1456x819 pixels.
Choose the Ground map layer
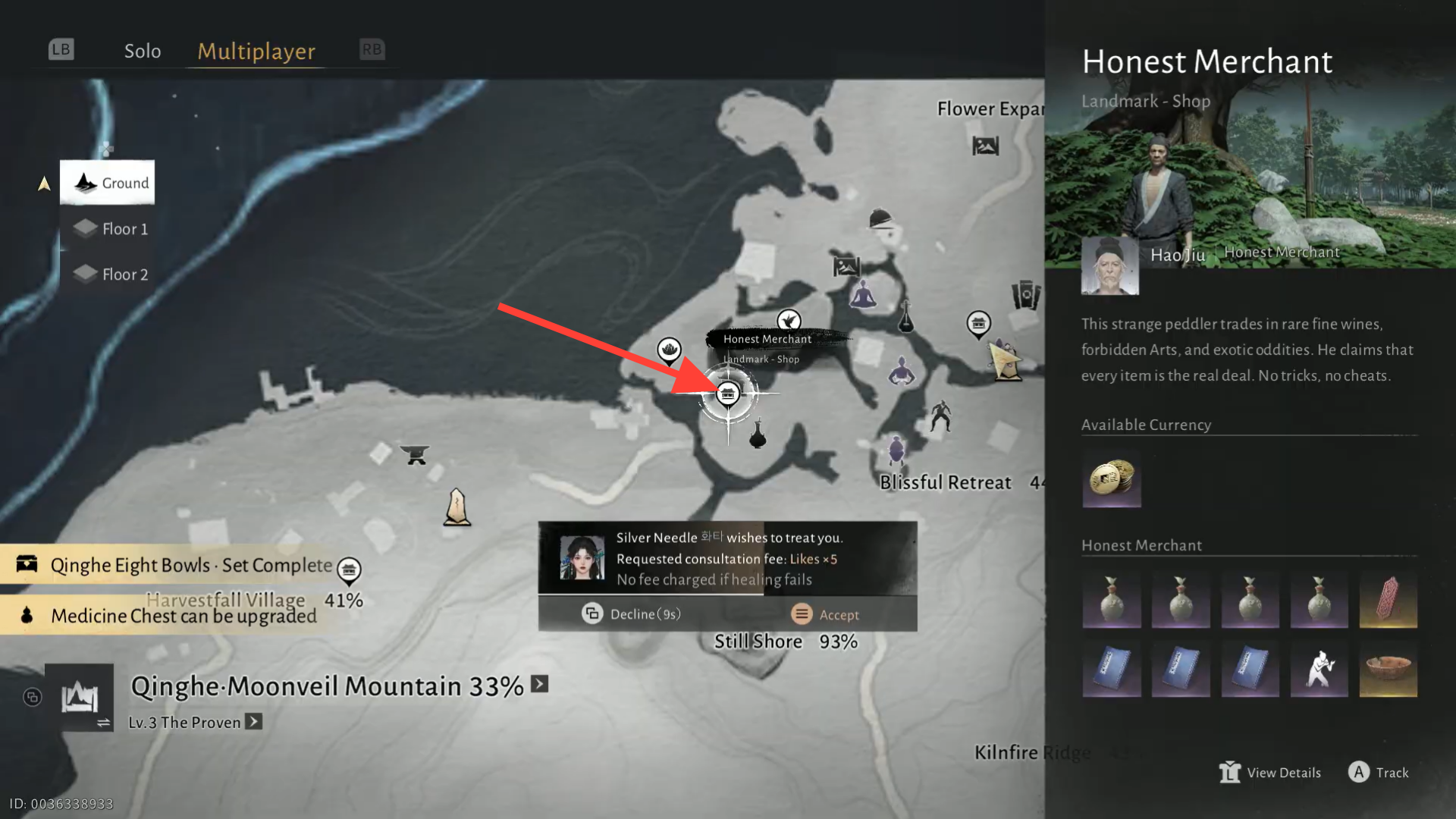108,183
